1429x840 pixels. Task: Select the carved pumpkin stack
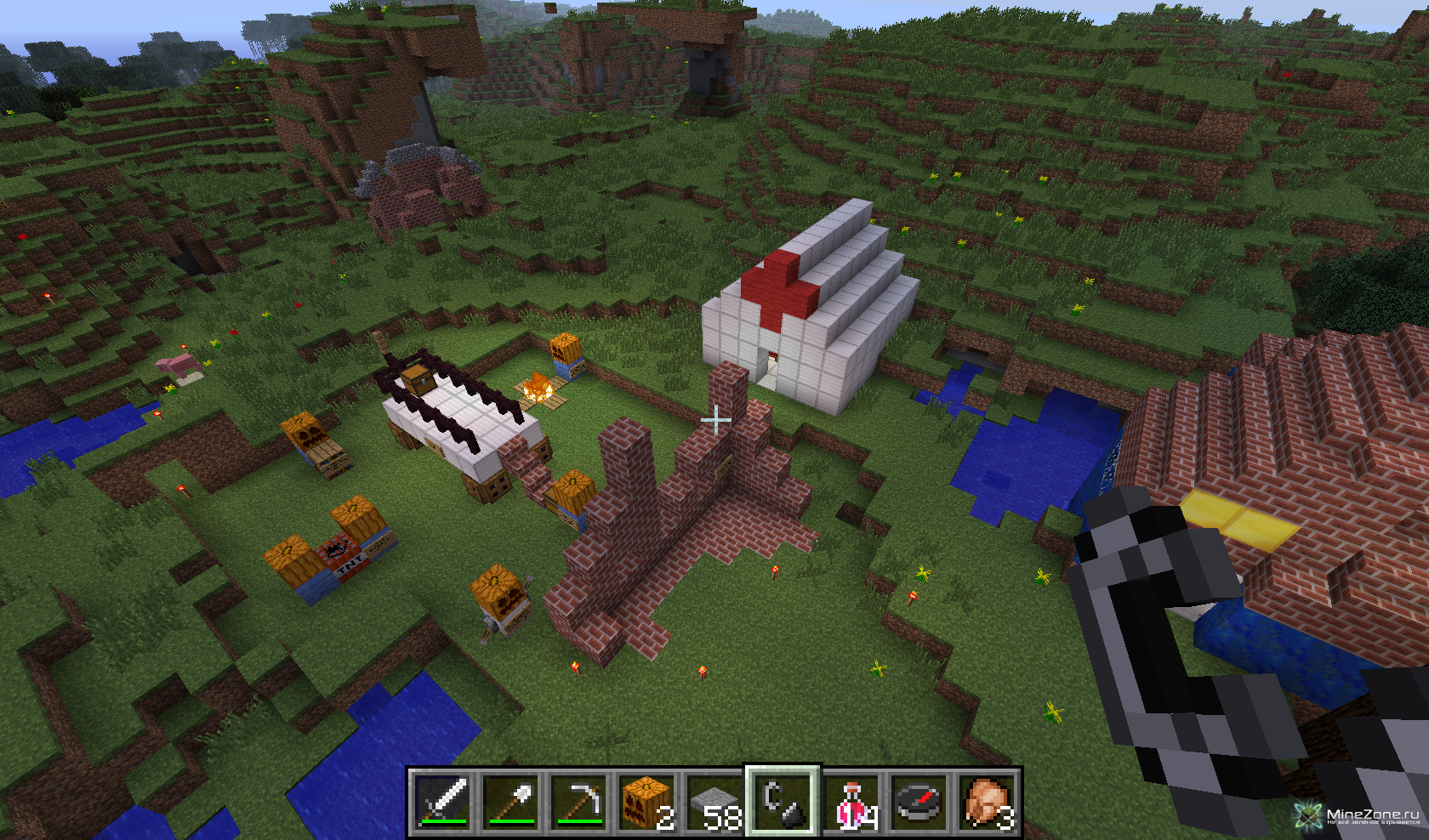(647, 801)
